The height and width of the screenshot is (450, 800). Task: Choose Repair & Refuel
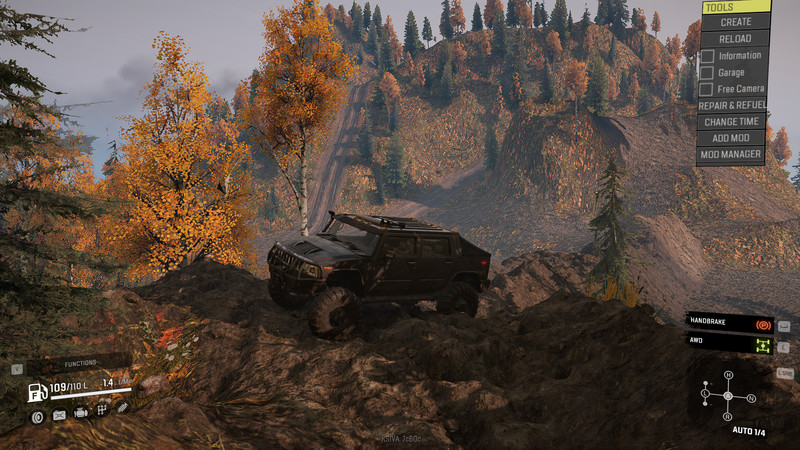pyautogui.click(x=731, y=105)
